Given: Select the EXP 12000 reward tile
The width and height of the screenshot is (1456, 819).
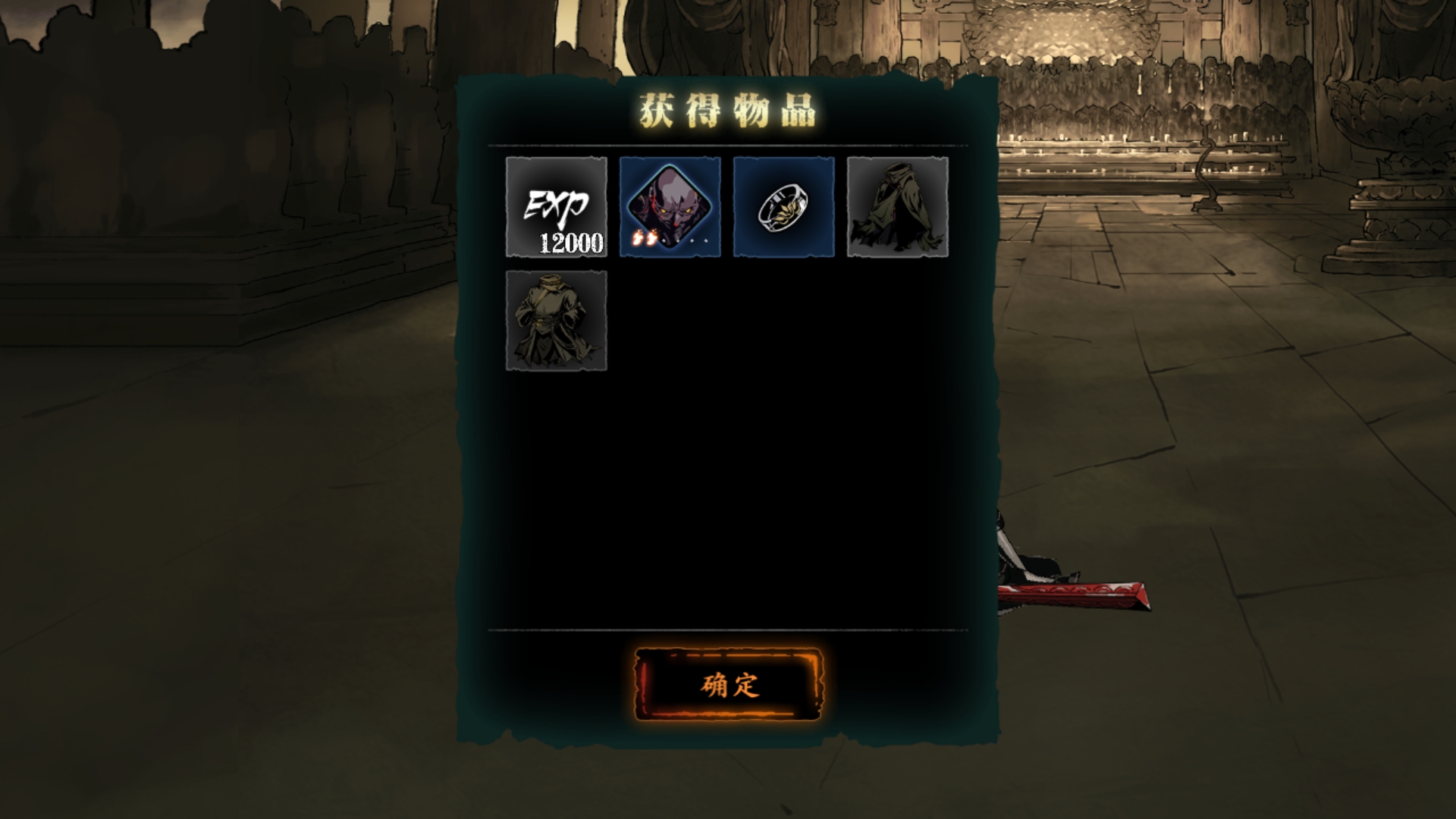Looking at the screenshot, I should tap(557, 207).
